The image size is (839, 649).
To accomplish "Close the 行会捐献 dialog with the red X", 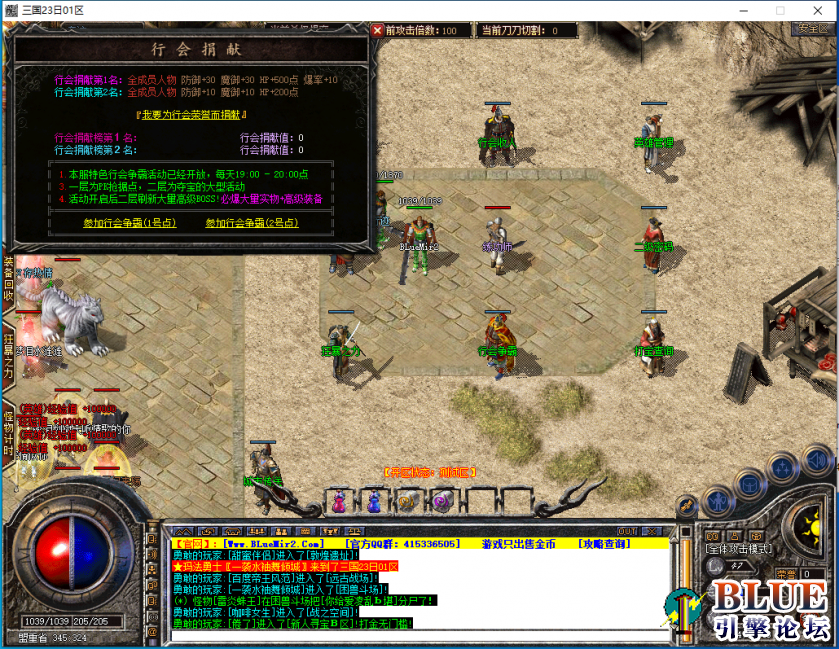I will (378, 31).
